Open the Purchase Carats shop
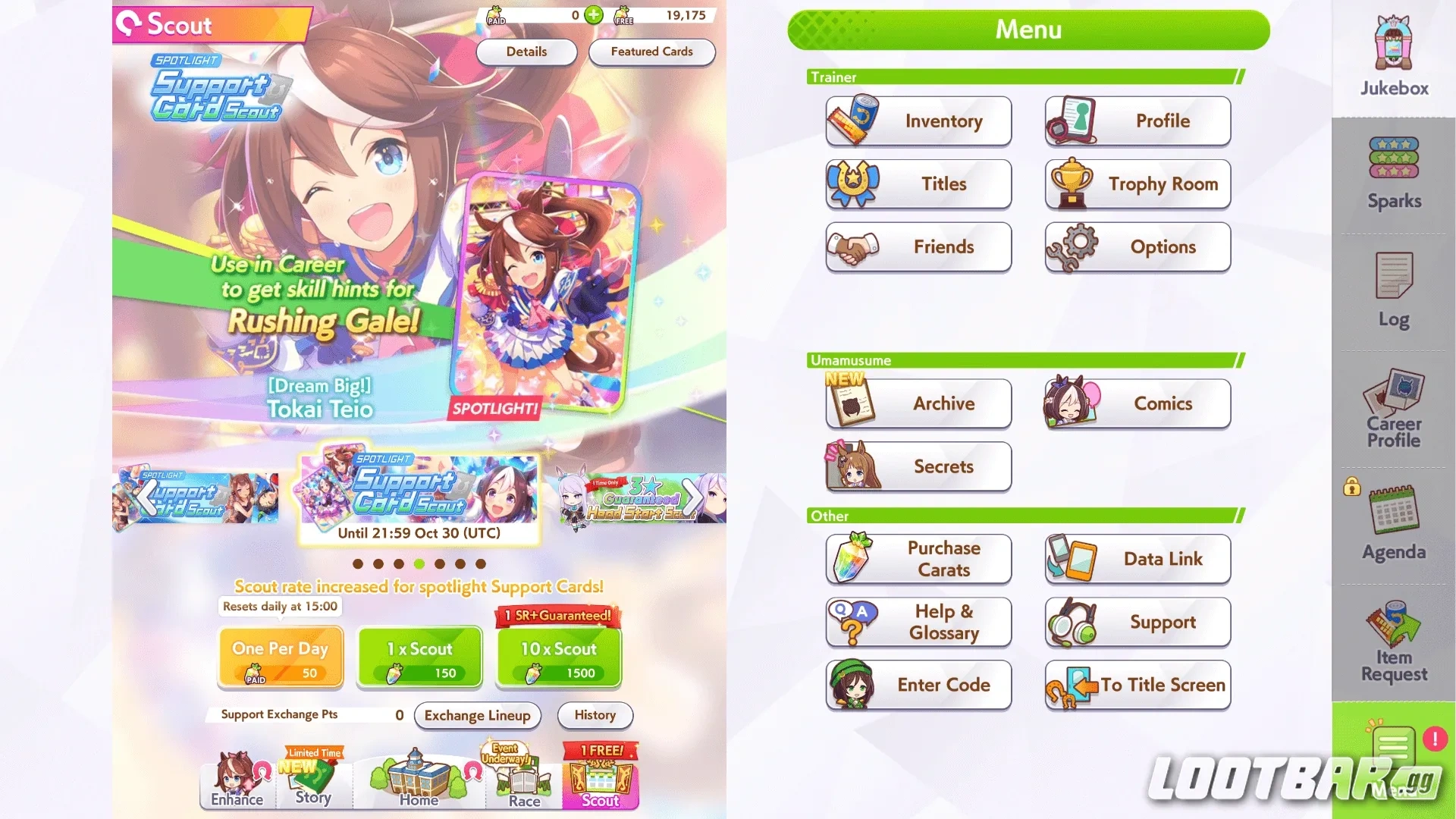 (918, 559)
